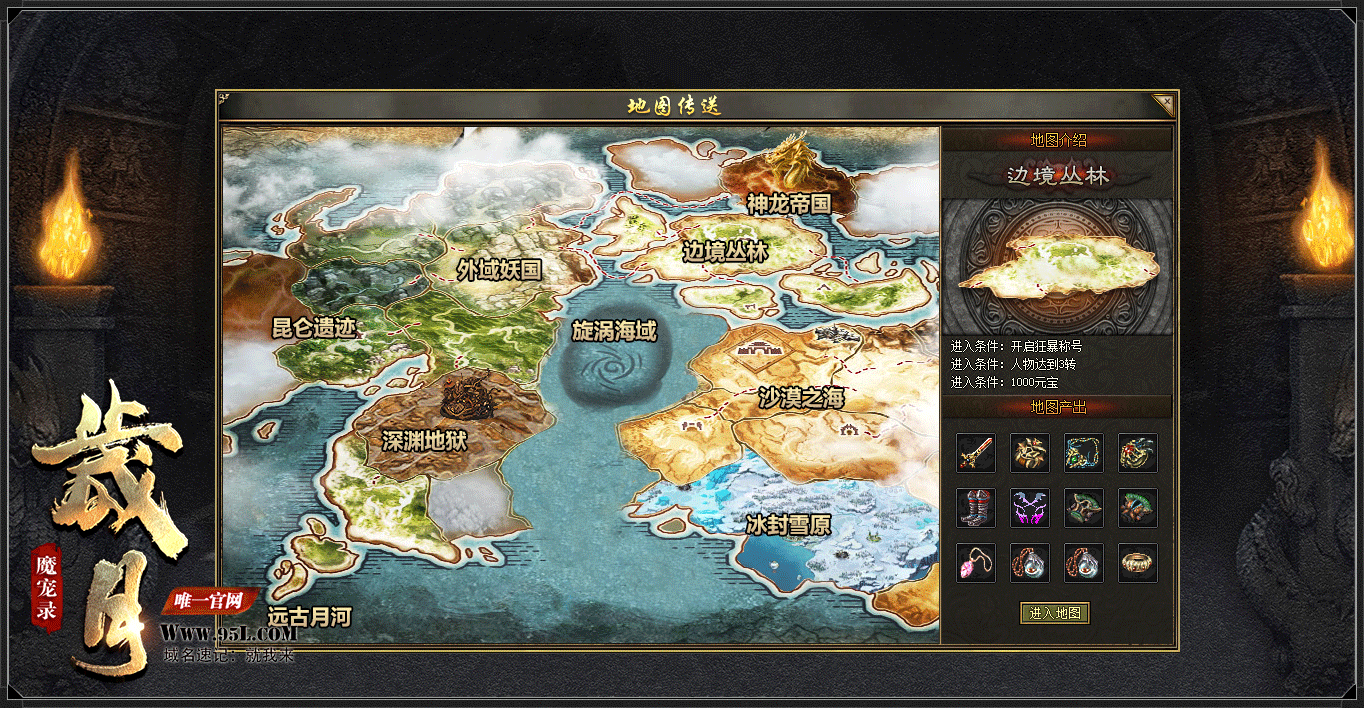The width and height of the screenshot is (1364, 708).
Task: Inspect the golden helmet drop icon
Action: (1029, 453)
